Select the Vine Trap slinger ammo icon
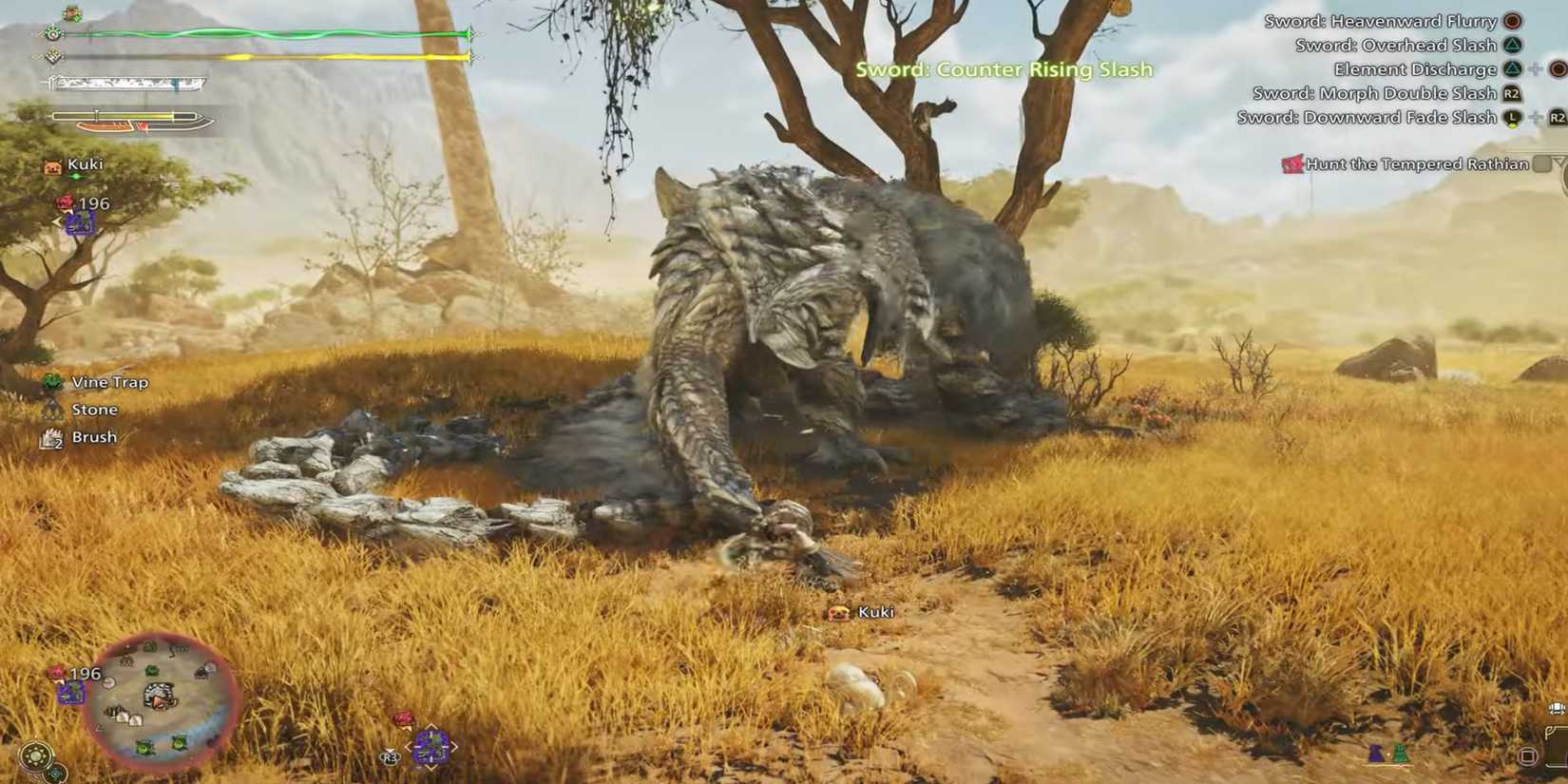1568x784 pixels. click(52, 381)
